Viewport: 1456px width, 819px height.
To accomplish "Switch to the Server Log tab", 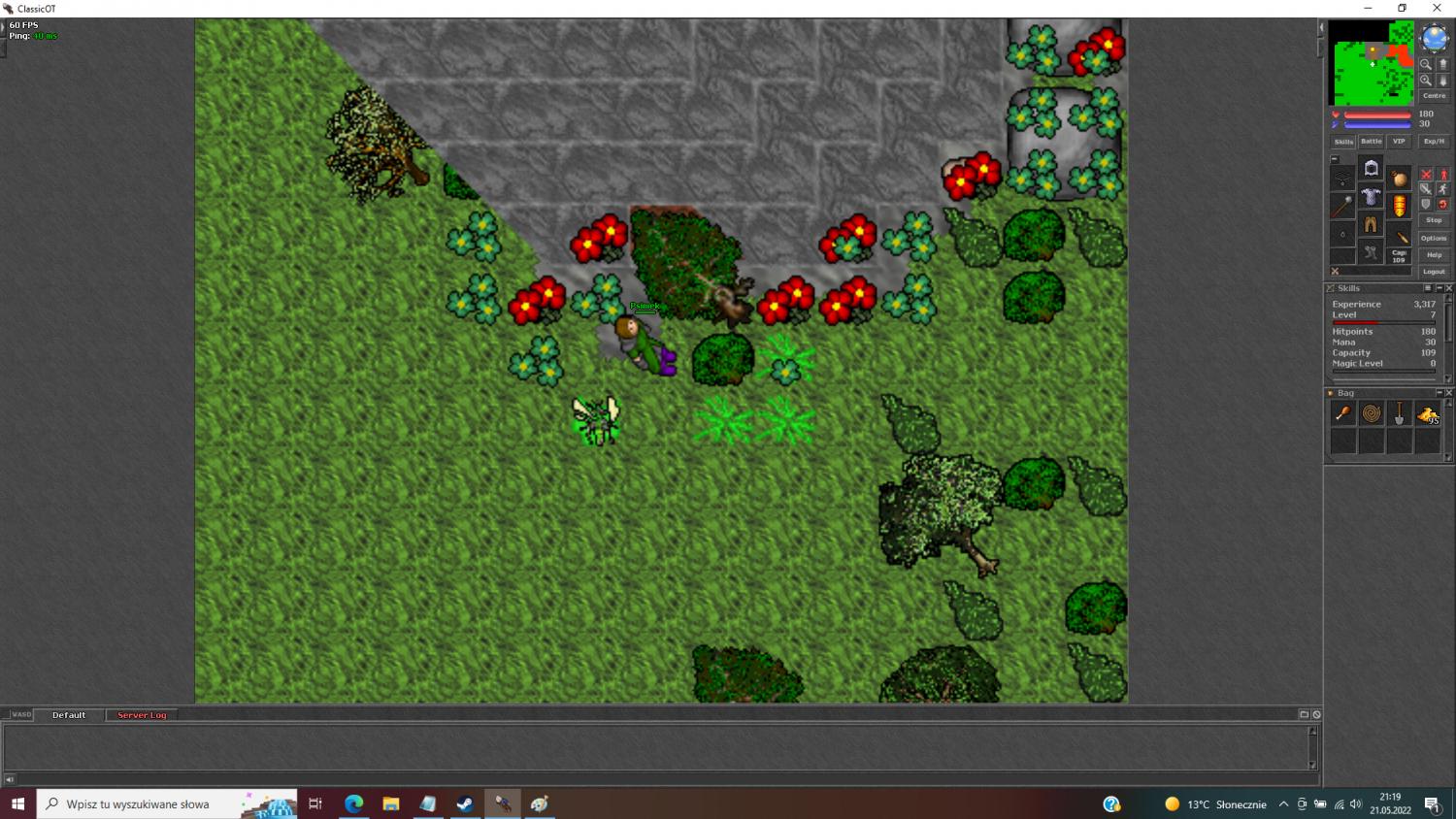I will coord(142,715).
